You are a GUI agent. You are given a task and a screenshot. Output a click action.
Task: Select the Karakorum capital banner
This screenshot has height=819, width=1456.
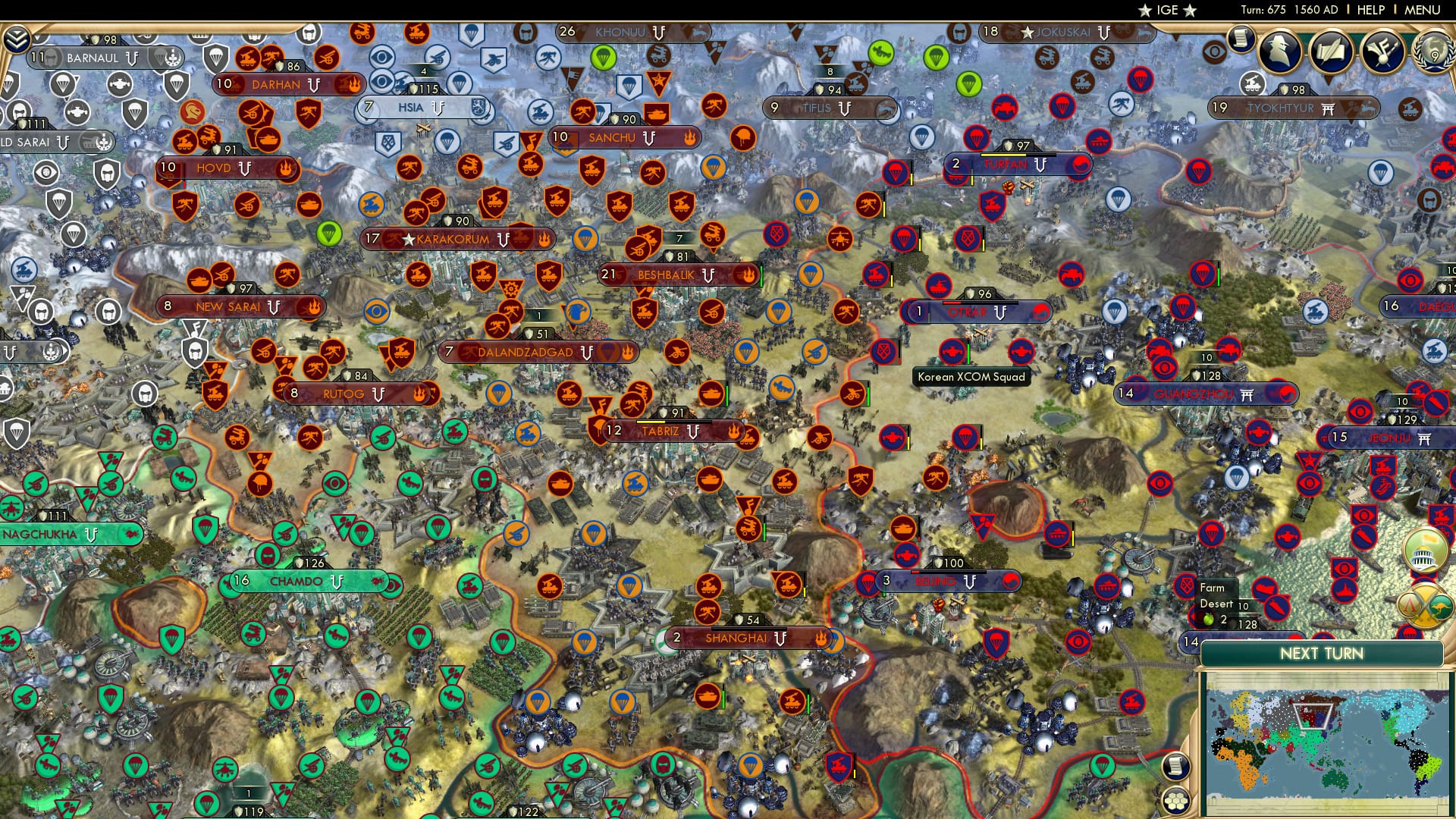[x=455, y=239]
